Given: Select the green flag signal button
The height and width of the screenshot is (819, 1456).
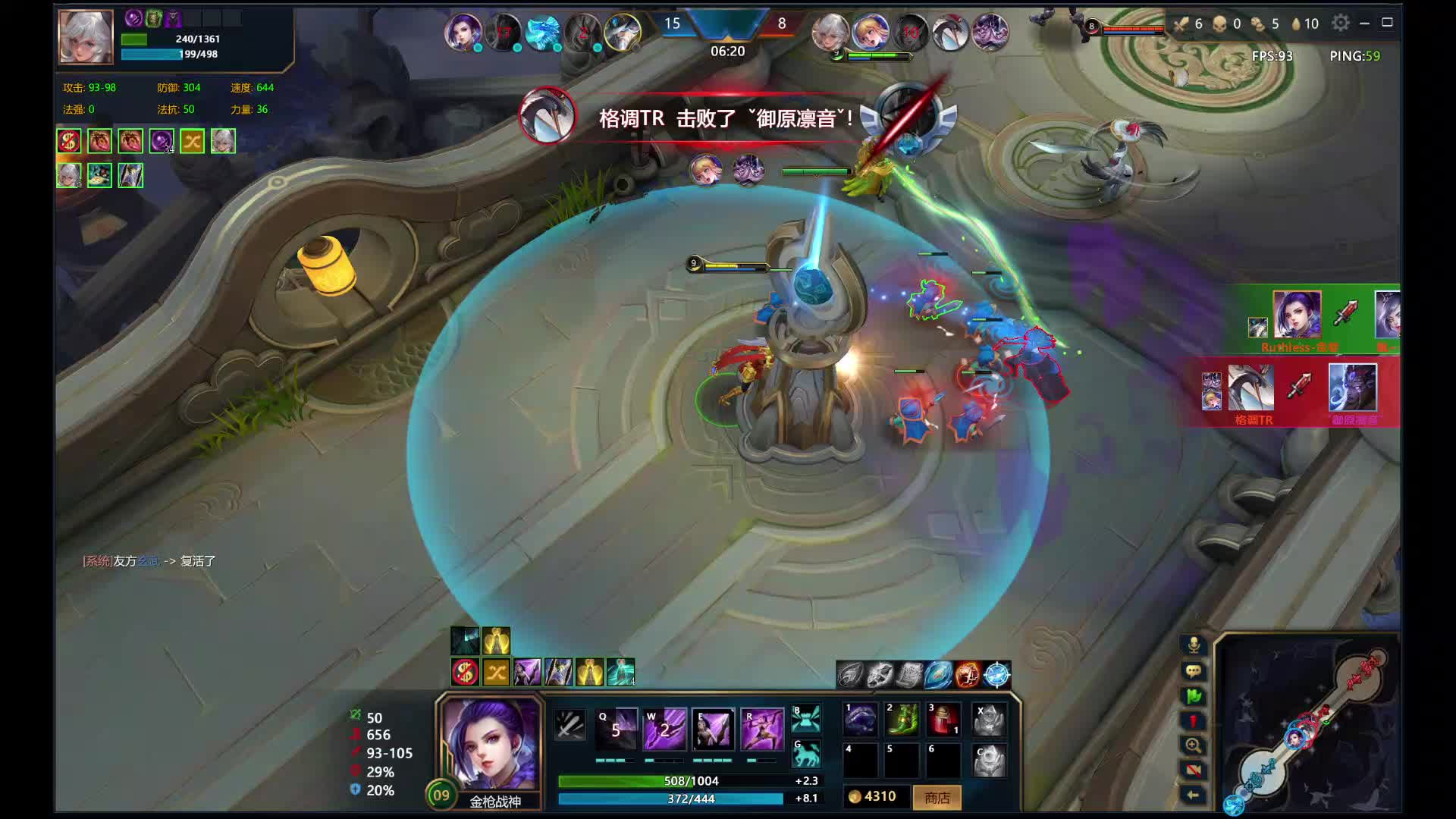Looking at the screenshot, I should pos(1193,696).
